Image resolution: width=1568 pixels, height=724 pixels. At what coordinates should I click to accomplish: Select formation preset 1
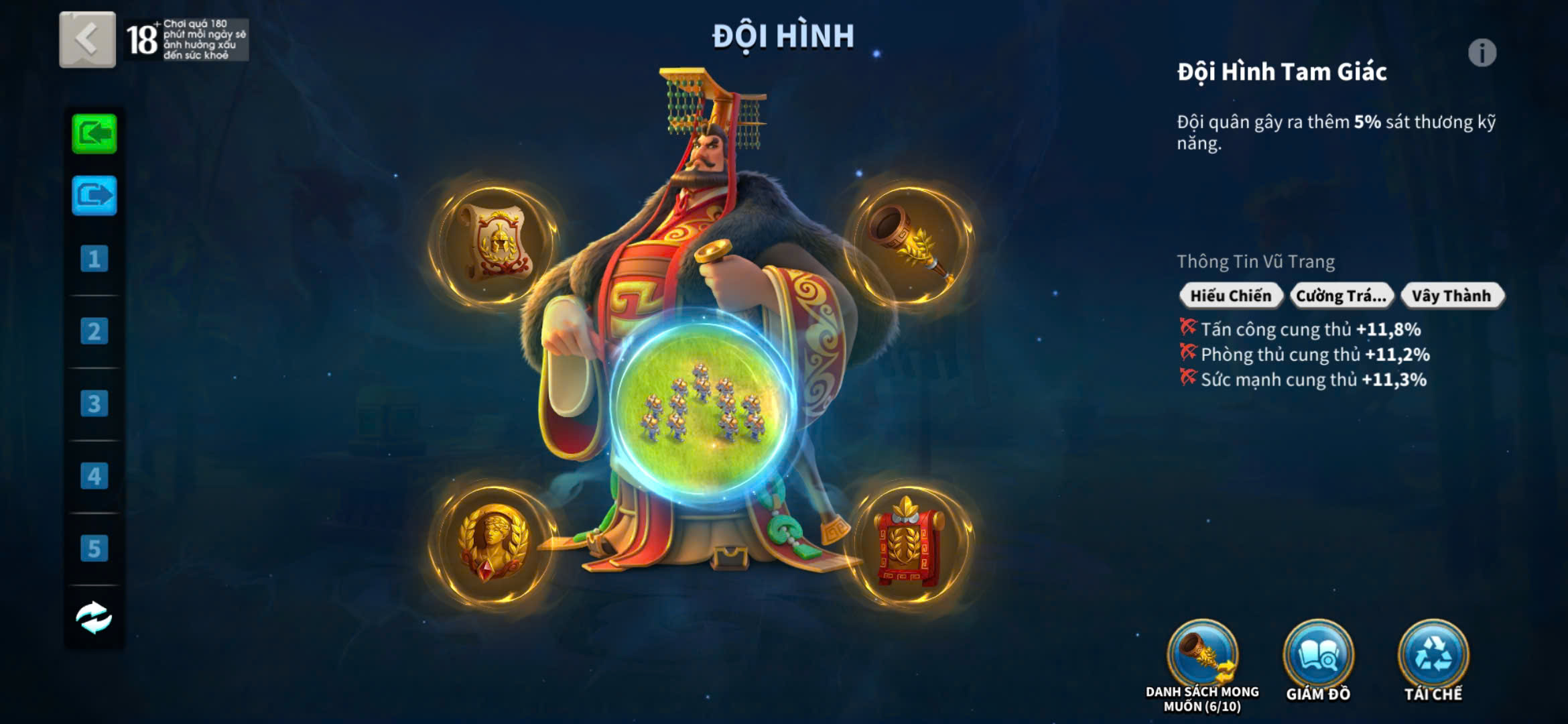tap(94, 259)
